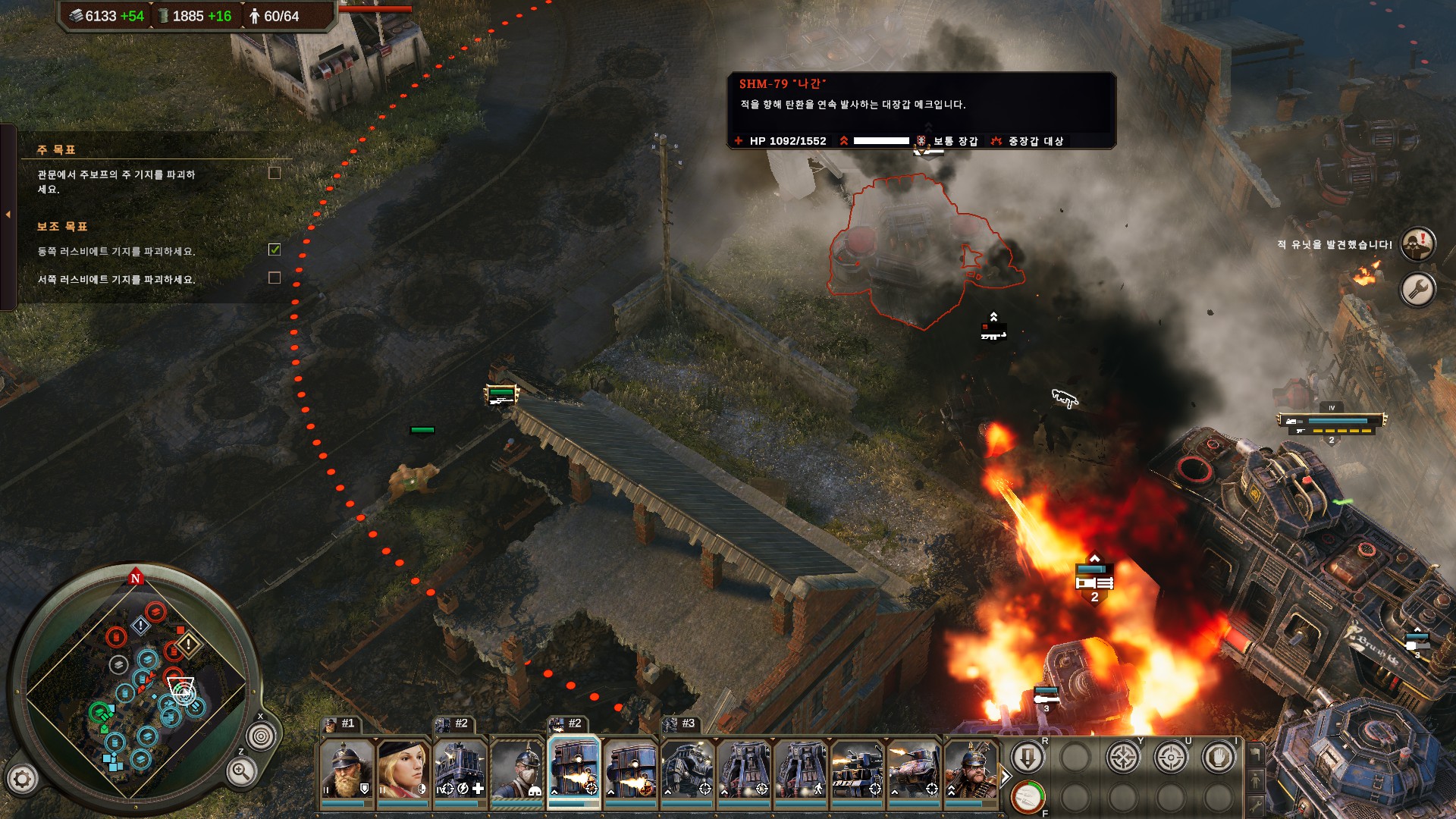Open the minimap gear settings button
This screenshot has width=1456, height=819.
tap(22, 779)
